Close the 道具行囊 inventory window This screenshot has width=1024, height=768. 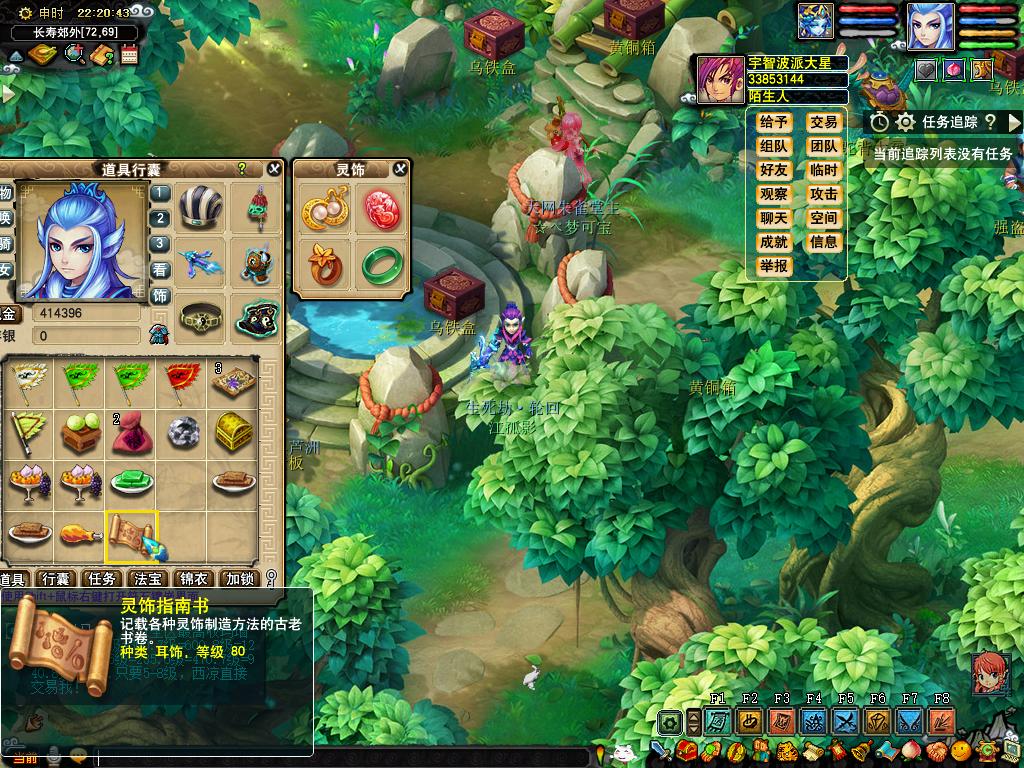coord(274,169)
